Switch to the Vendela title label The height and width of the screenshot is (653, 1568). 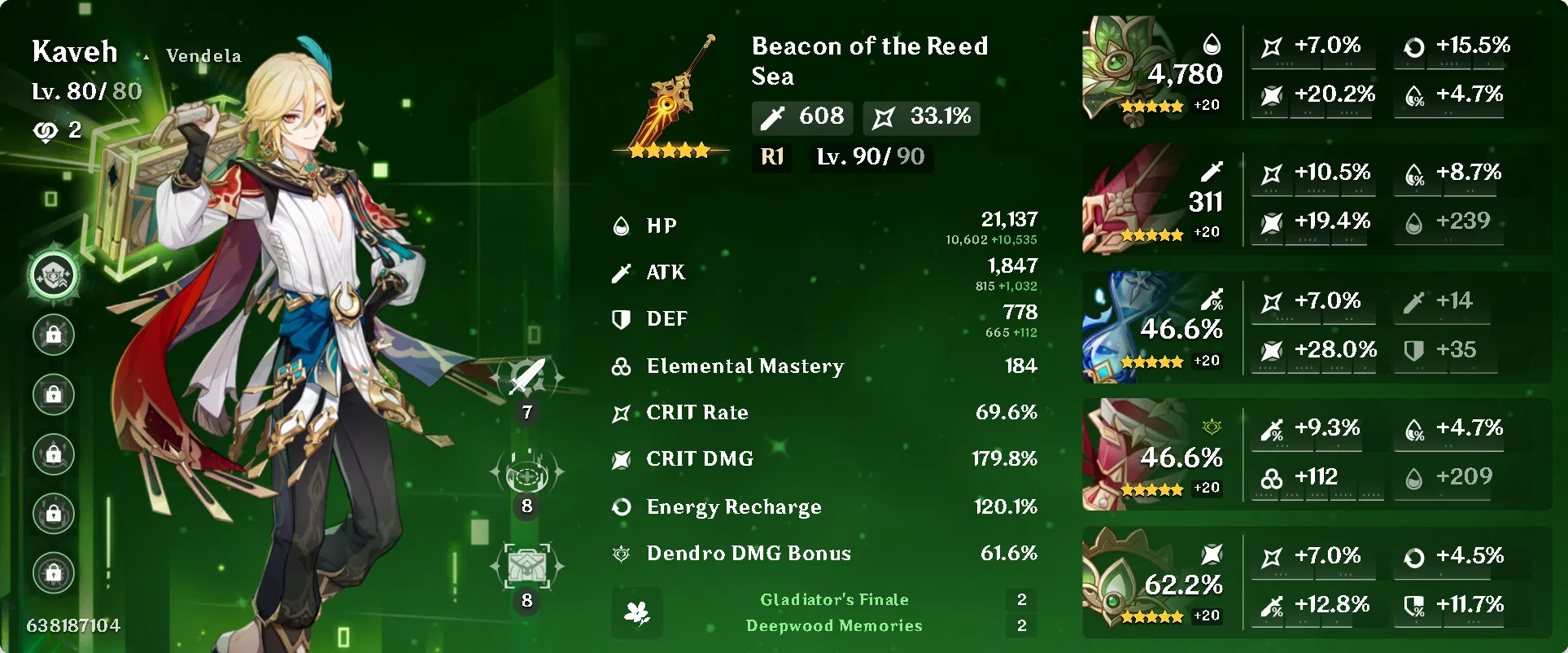[x=203, y=55]
